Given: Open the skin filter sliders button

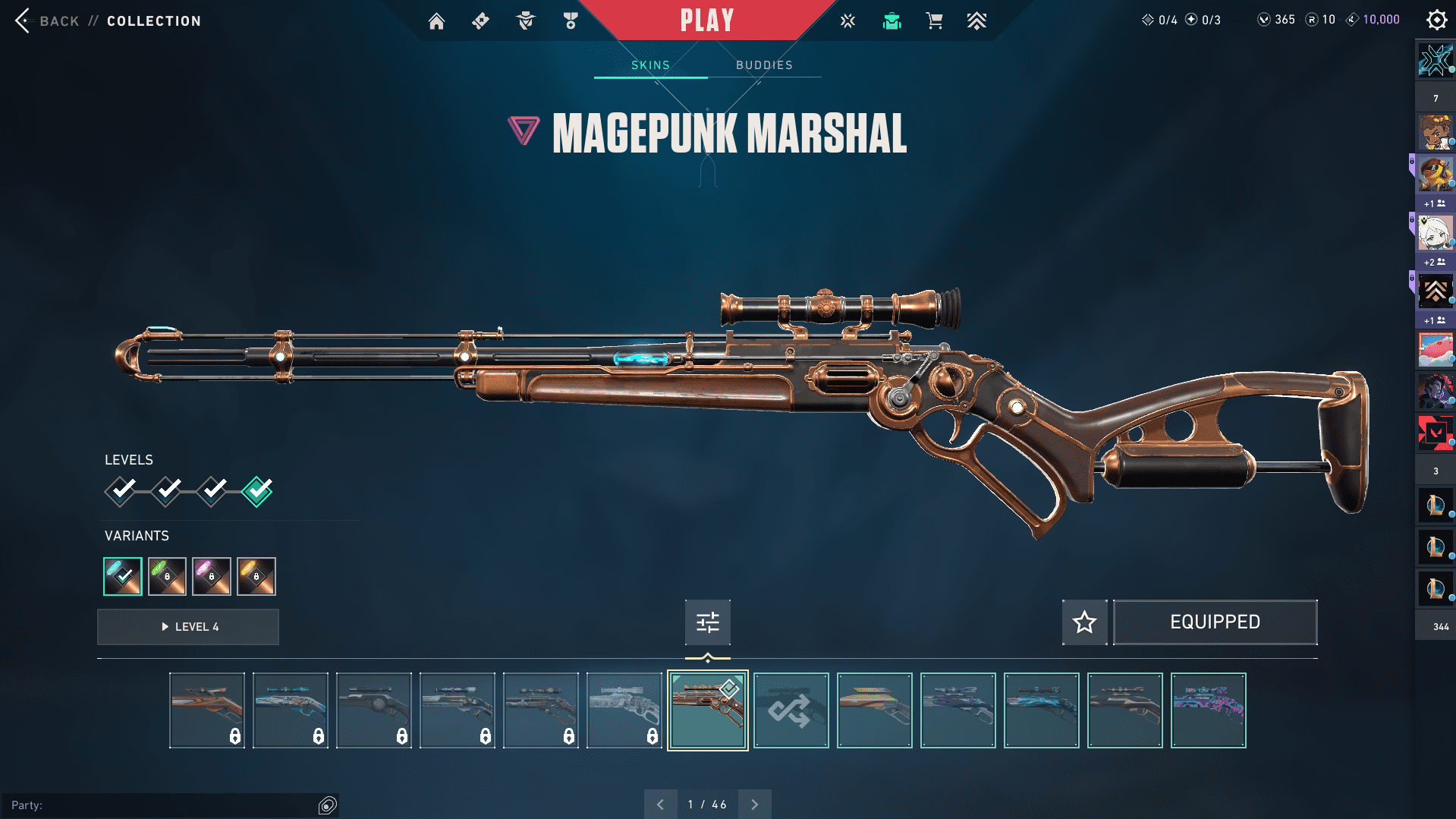Looking at the screenshot, I should point(707,622).
